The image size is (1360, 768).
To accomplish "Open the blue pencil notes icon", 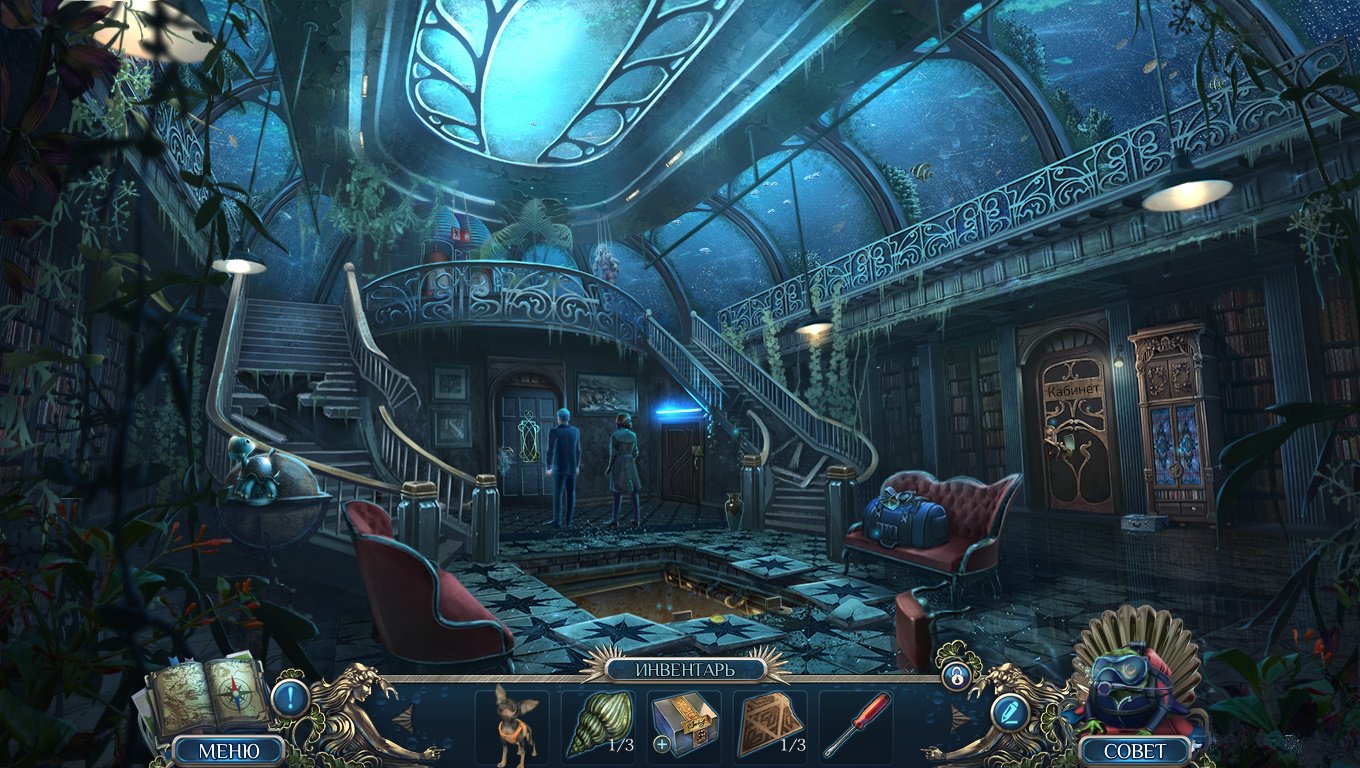I will tap(1007, 712).
